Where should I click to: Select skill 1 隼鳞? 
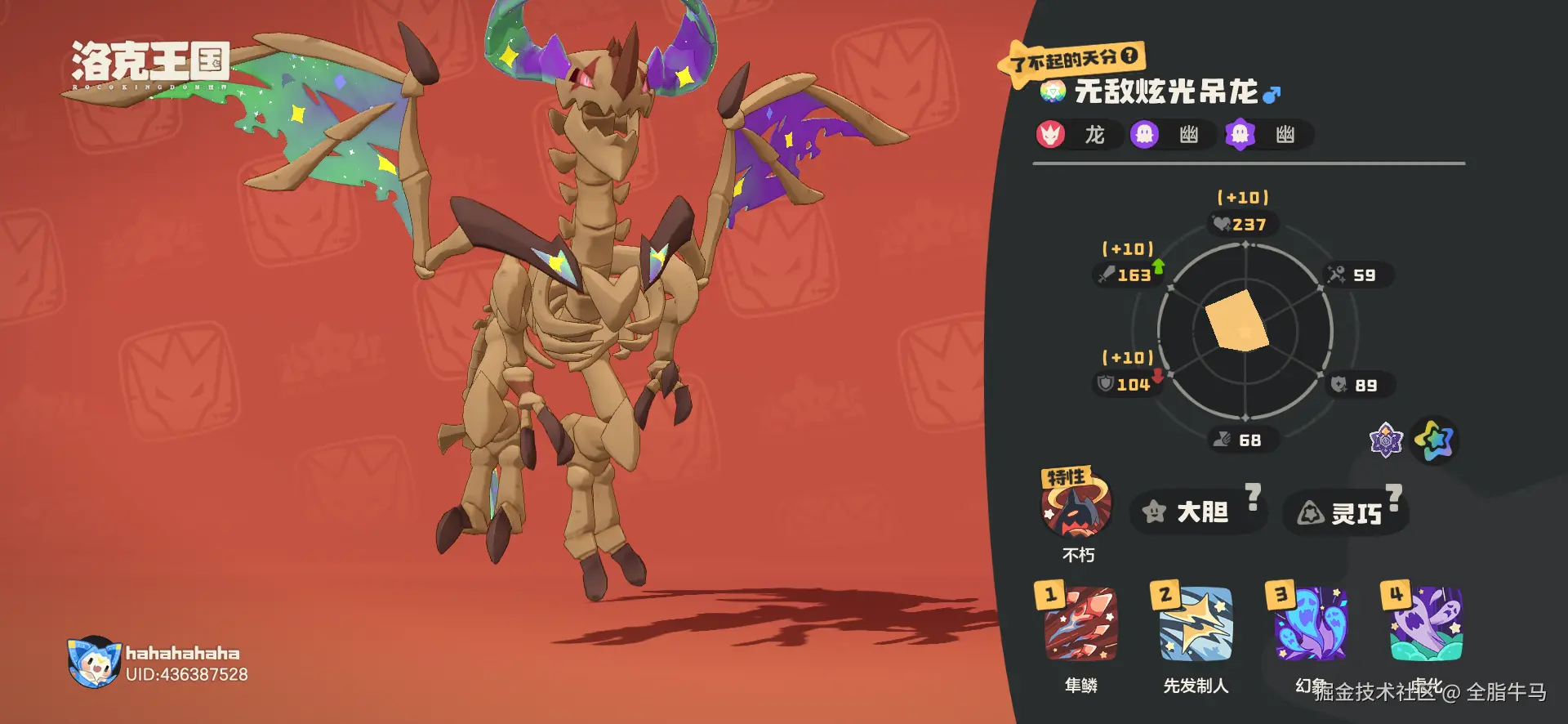(1080, 624)
